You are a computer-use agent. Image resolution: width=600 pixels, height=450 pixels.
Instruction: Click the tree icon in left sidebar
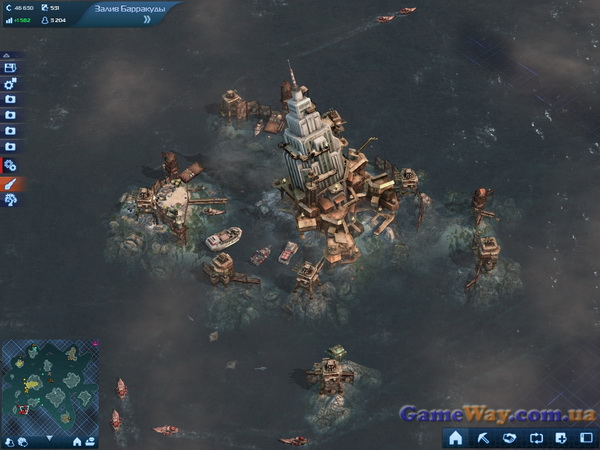[x=10, y=199]
